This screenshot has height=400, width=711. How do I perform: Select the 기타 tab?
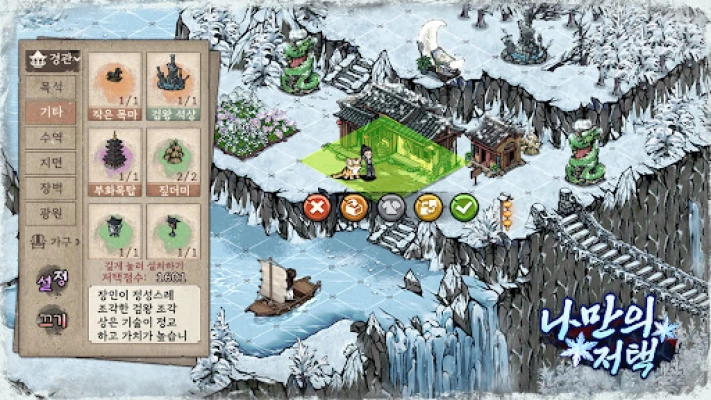50,112
